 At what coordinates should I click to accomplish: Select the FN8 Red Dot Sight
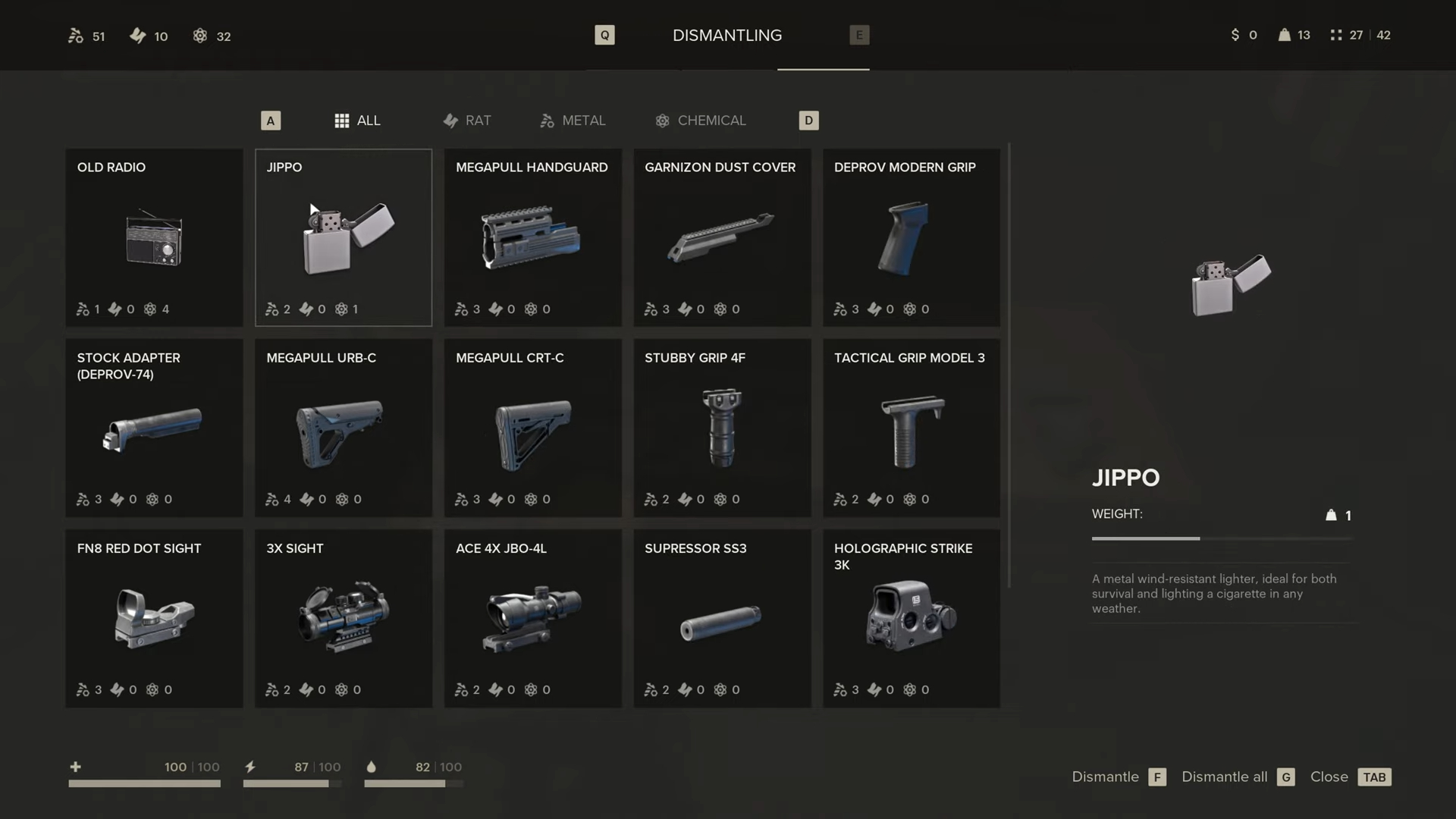pyautogui.click(x=154, y=619)
